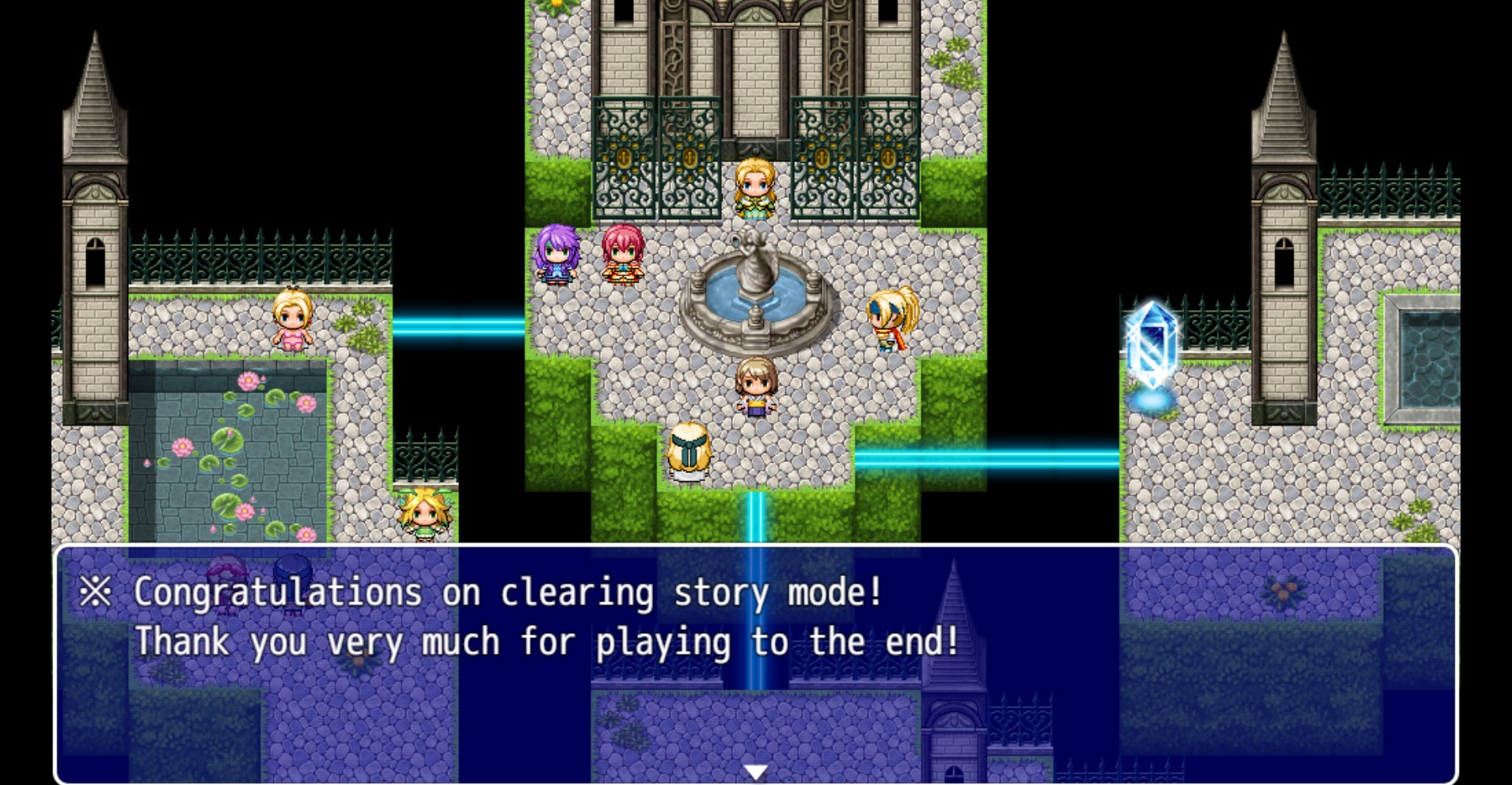This screenshot has height=785, width=1512.
Task: Click the 'Thank you very much' text line
Action: 546,643
